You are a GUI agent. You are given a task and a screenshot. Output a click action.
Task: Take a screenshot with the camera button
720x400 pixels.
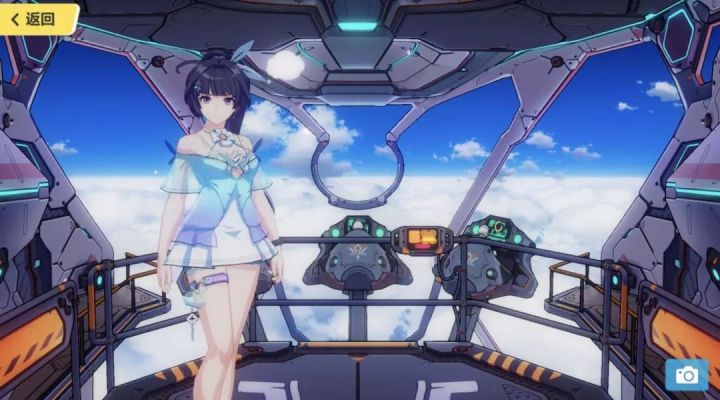point(686,374)
